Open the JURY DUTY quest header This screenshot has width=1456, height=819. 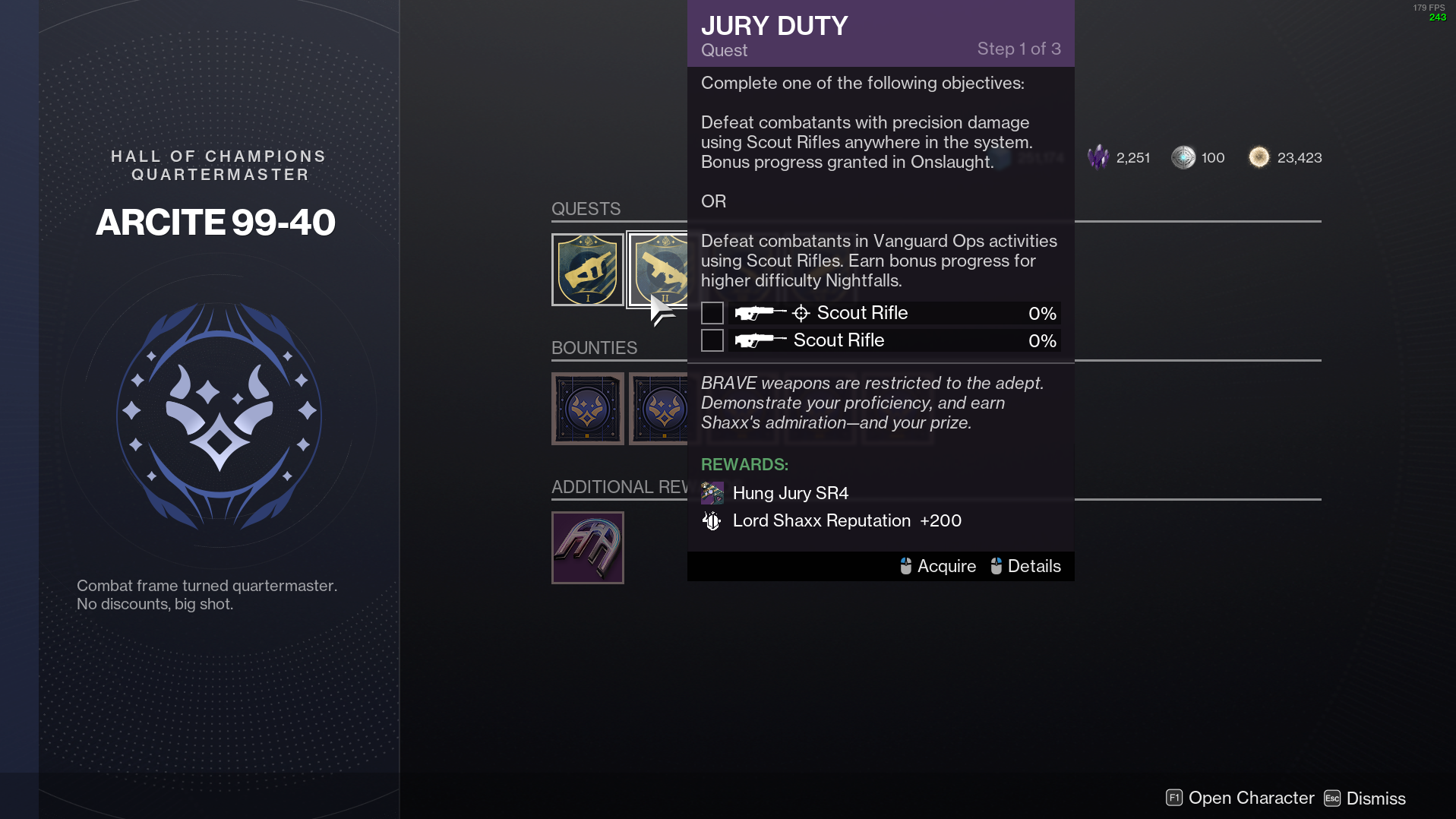pos(774,25)
